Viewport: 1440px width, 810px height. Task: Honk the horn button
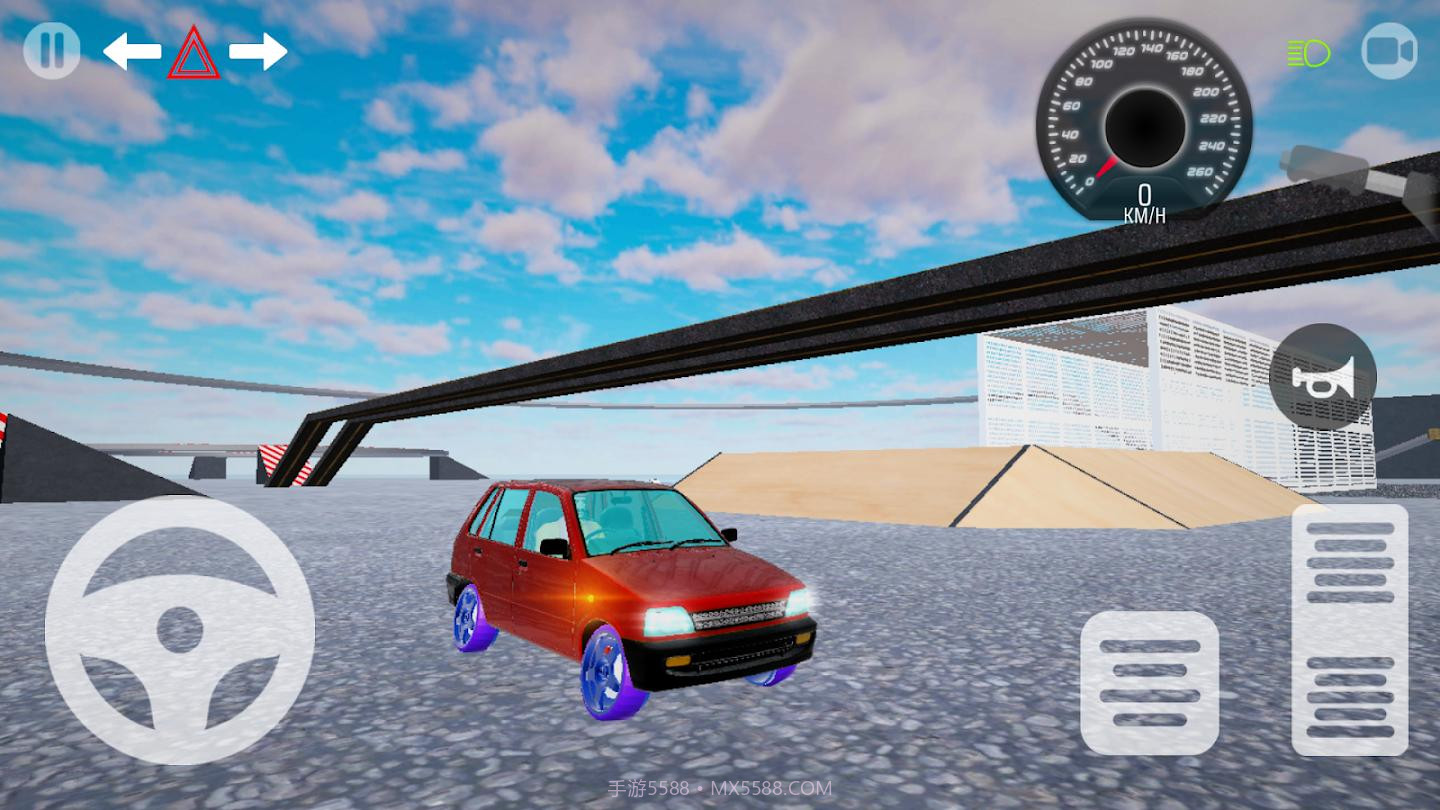coord(1322,377)
